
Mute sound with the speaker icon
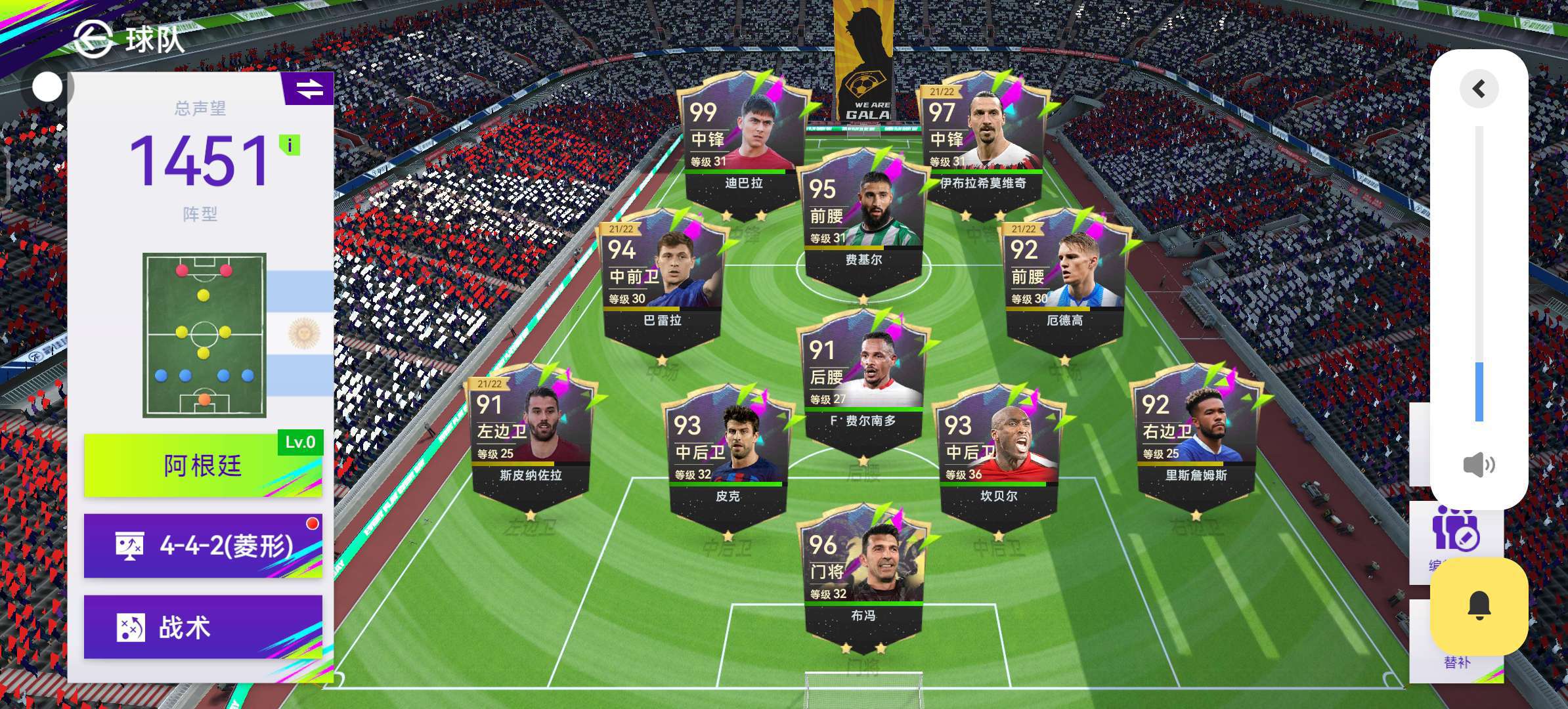click(1479, 465)
